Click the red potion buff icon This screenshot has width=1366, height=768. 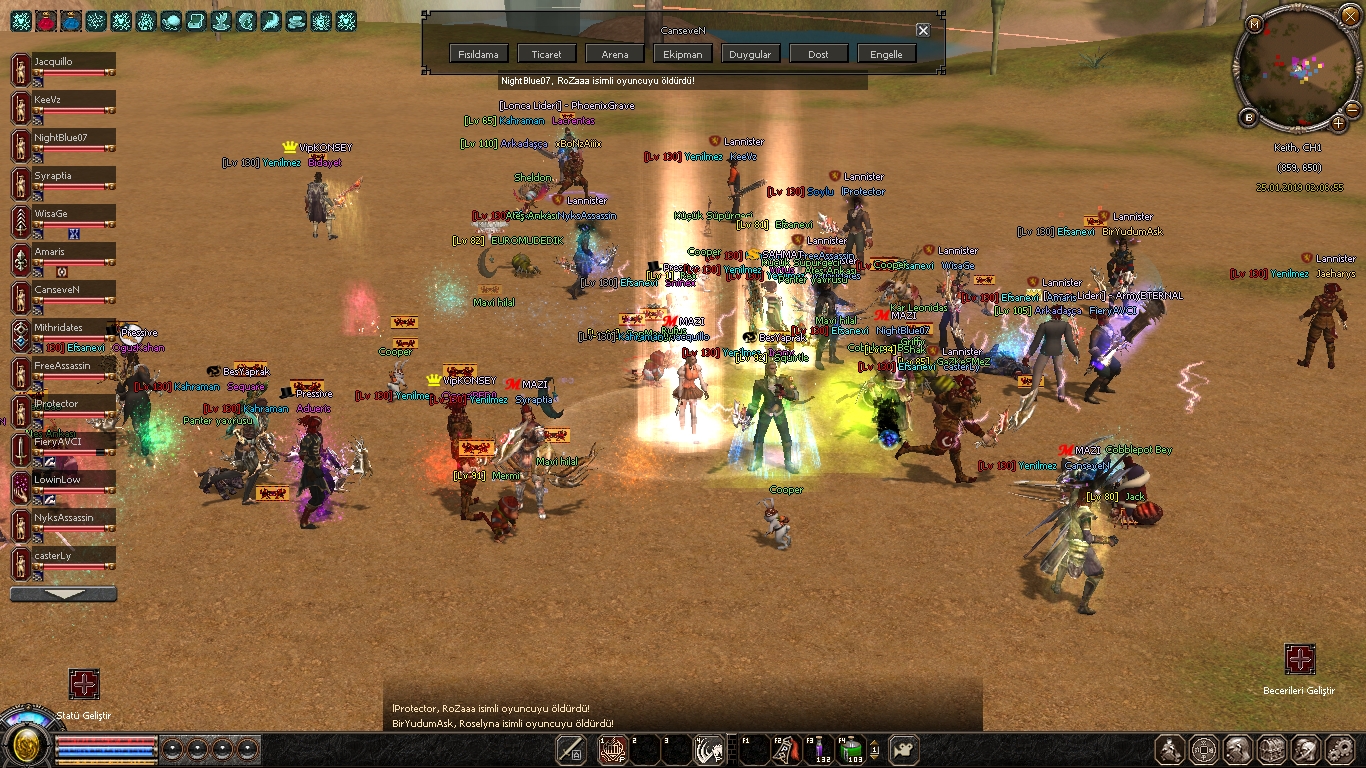tap(46, 20)
